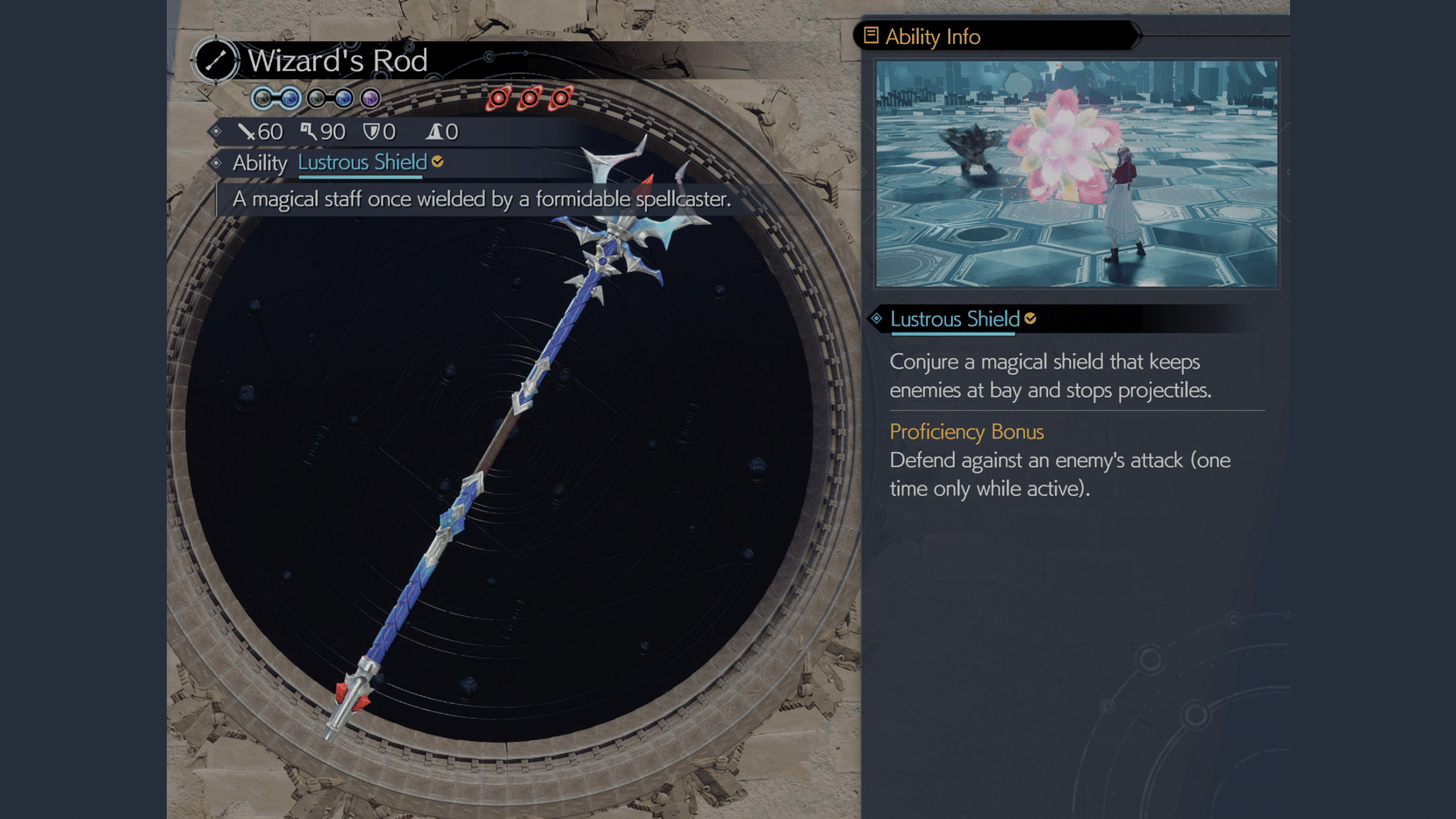Click the checkmark next to Lustrous Shield heading
The image size is (1456, 819).
(x=1029, y=319)
